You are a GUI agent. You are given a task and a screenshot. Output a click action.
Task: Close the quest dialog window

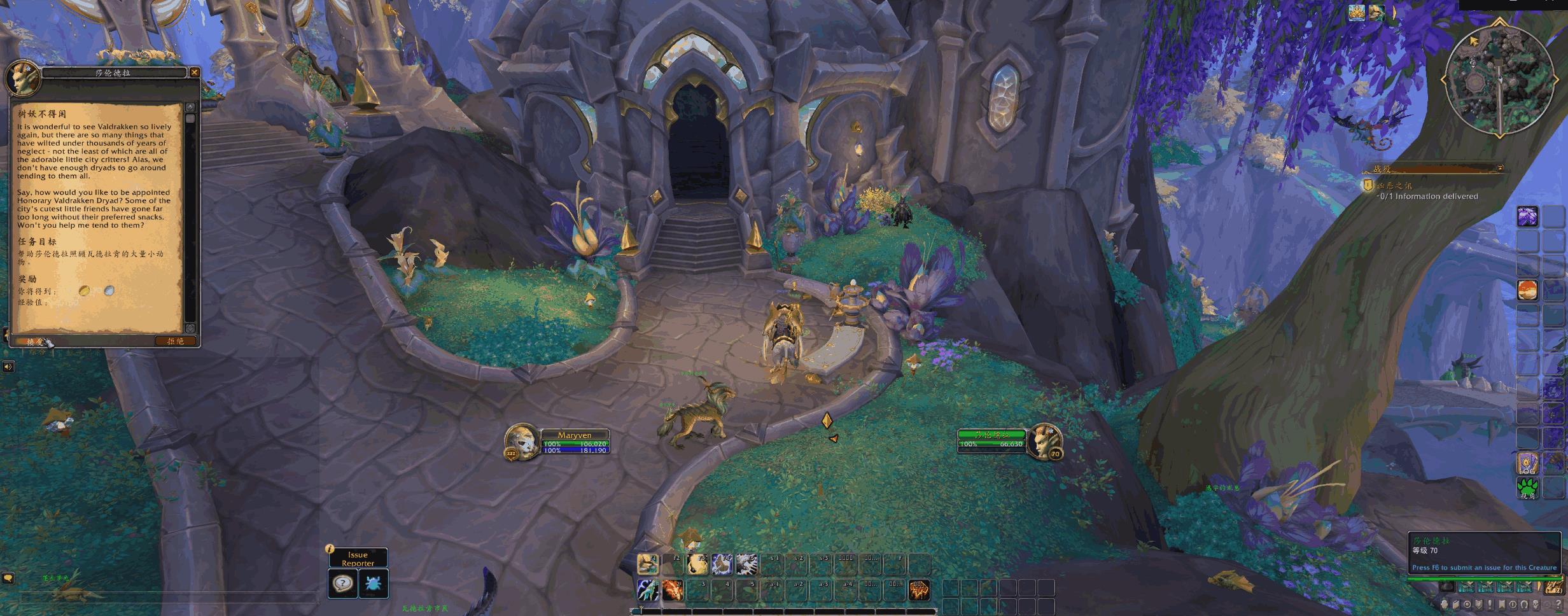pyautogui.click(x=195, y=73)
